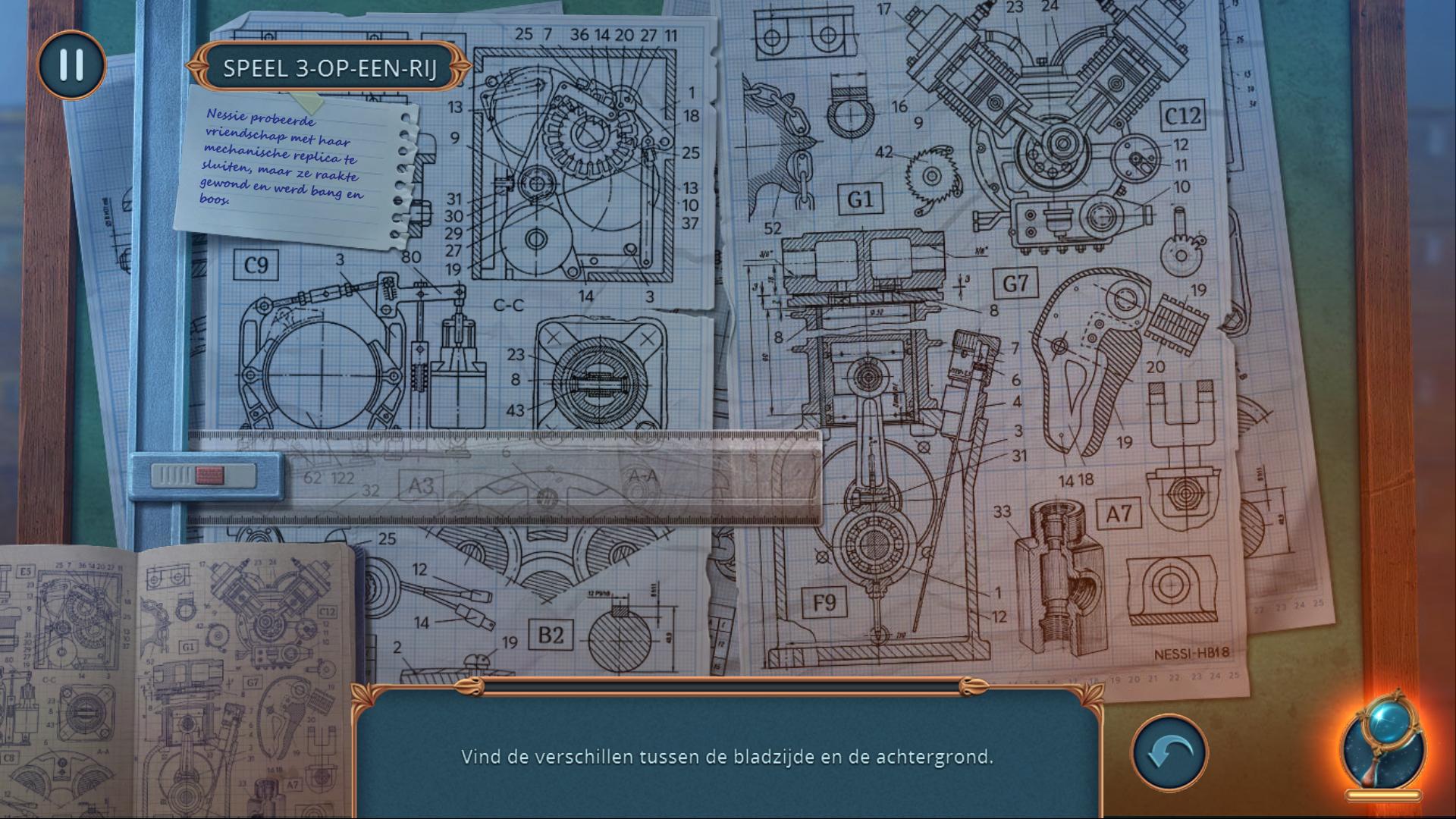Open the reference notebook page
Viewport: 1456px width, 819px height.
pyautogui.click(x=178, y=682)
